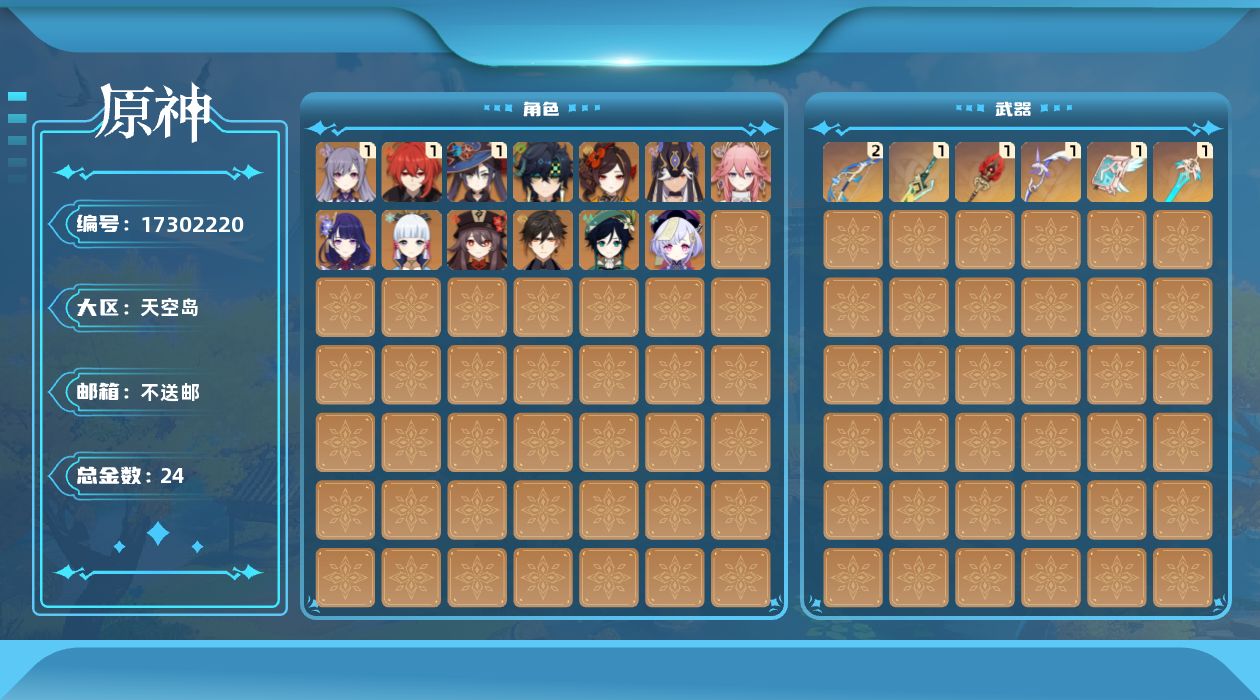Select the Cyno jackal headdress portrait
Viewport: 1260px width, 700px height.
pyautogui.click(x=675, y=172)
